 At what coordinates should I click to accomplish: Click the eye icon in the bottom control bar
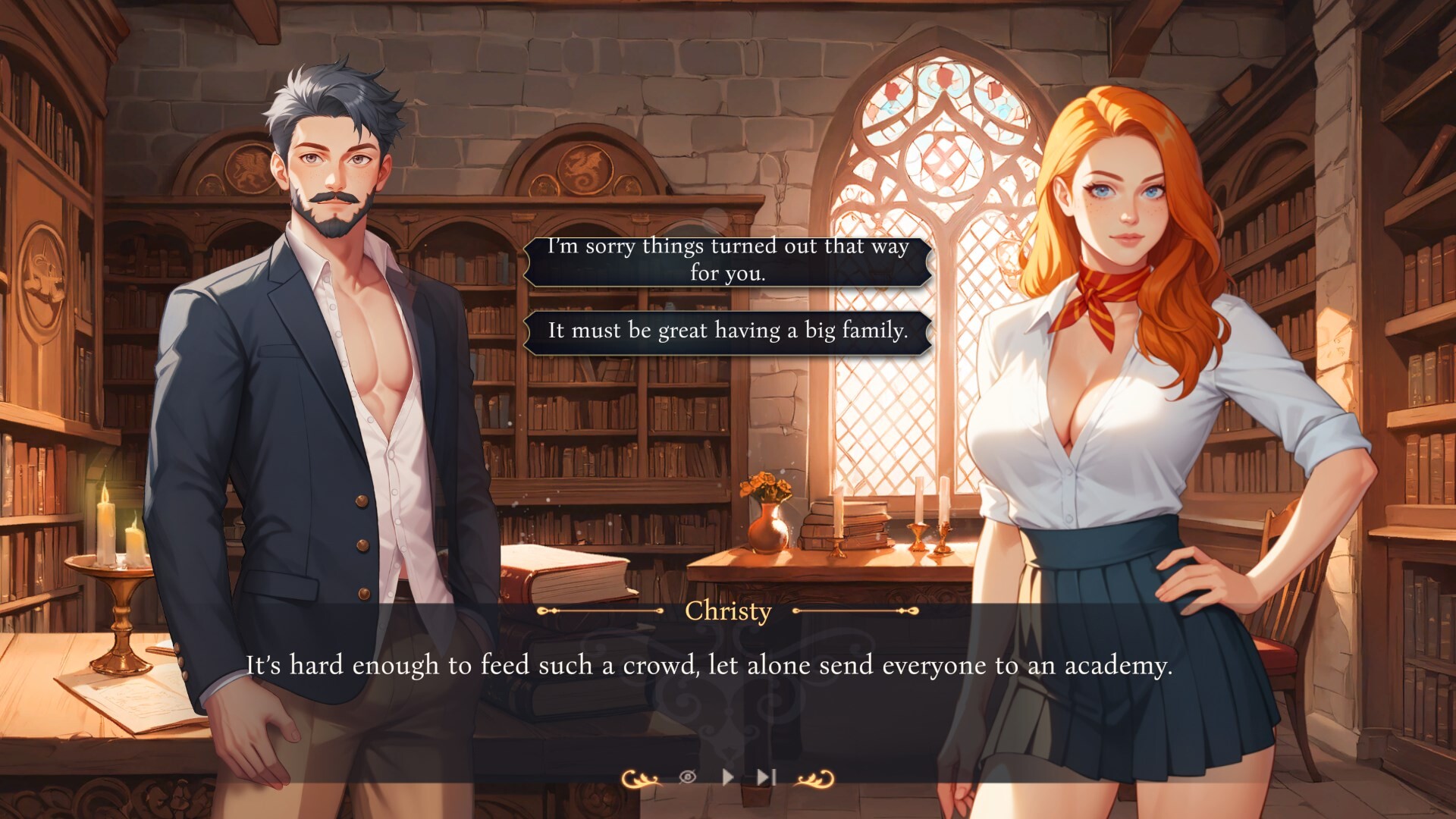[689, 777]
